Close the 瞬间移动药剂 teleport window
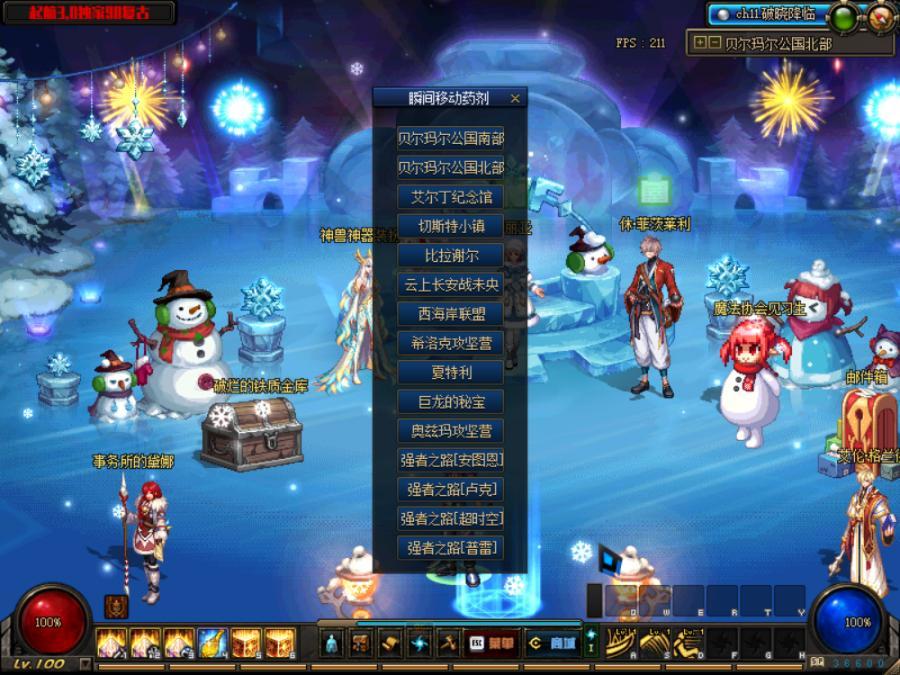The width and height of the screenshot is (900, 675). (515, 98)
